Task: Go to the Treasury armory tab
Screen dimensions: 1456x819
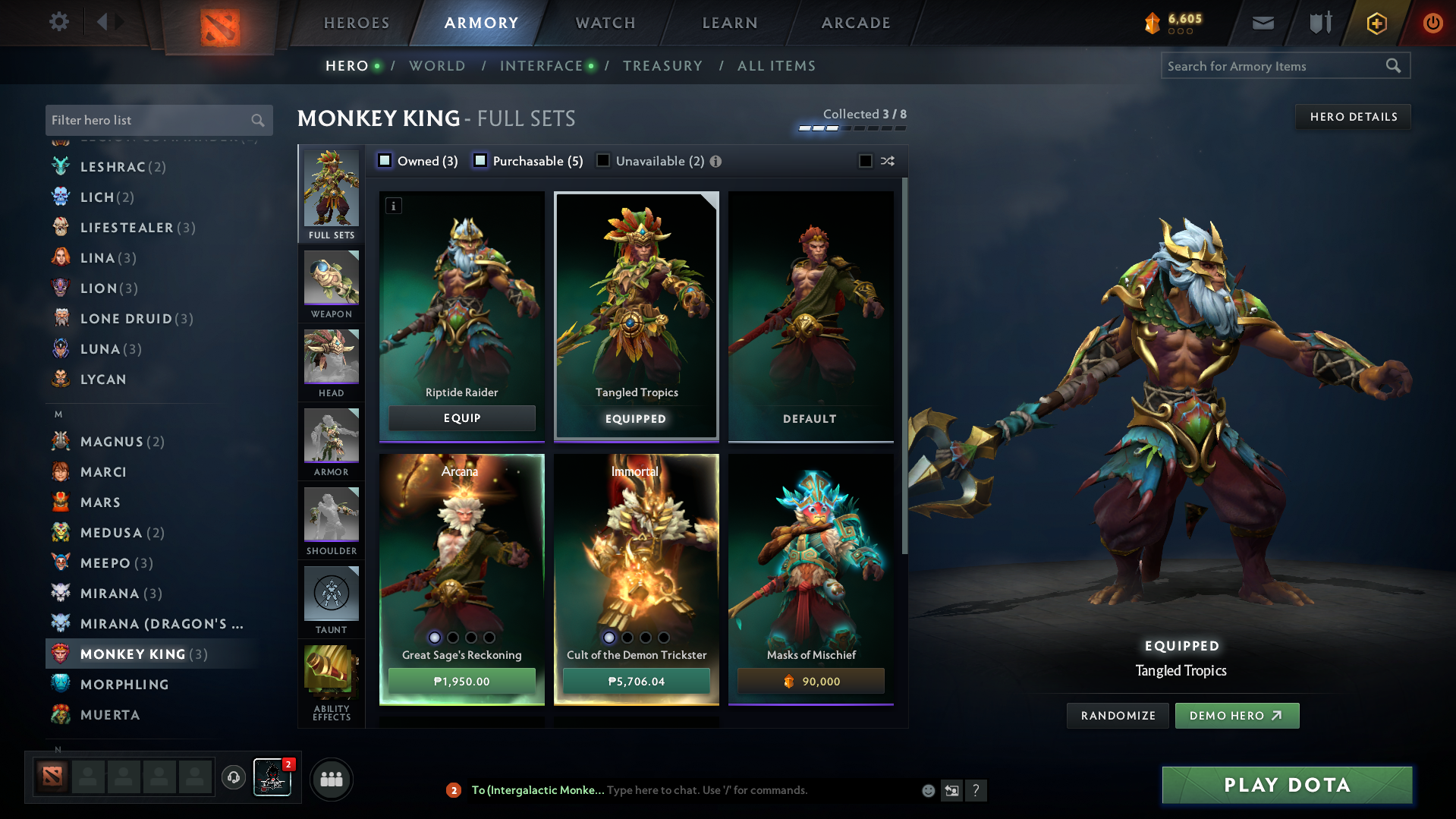Action: point(662,66)
